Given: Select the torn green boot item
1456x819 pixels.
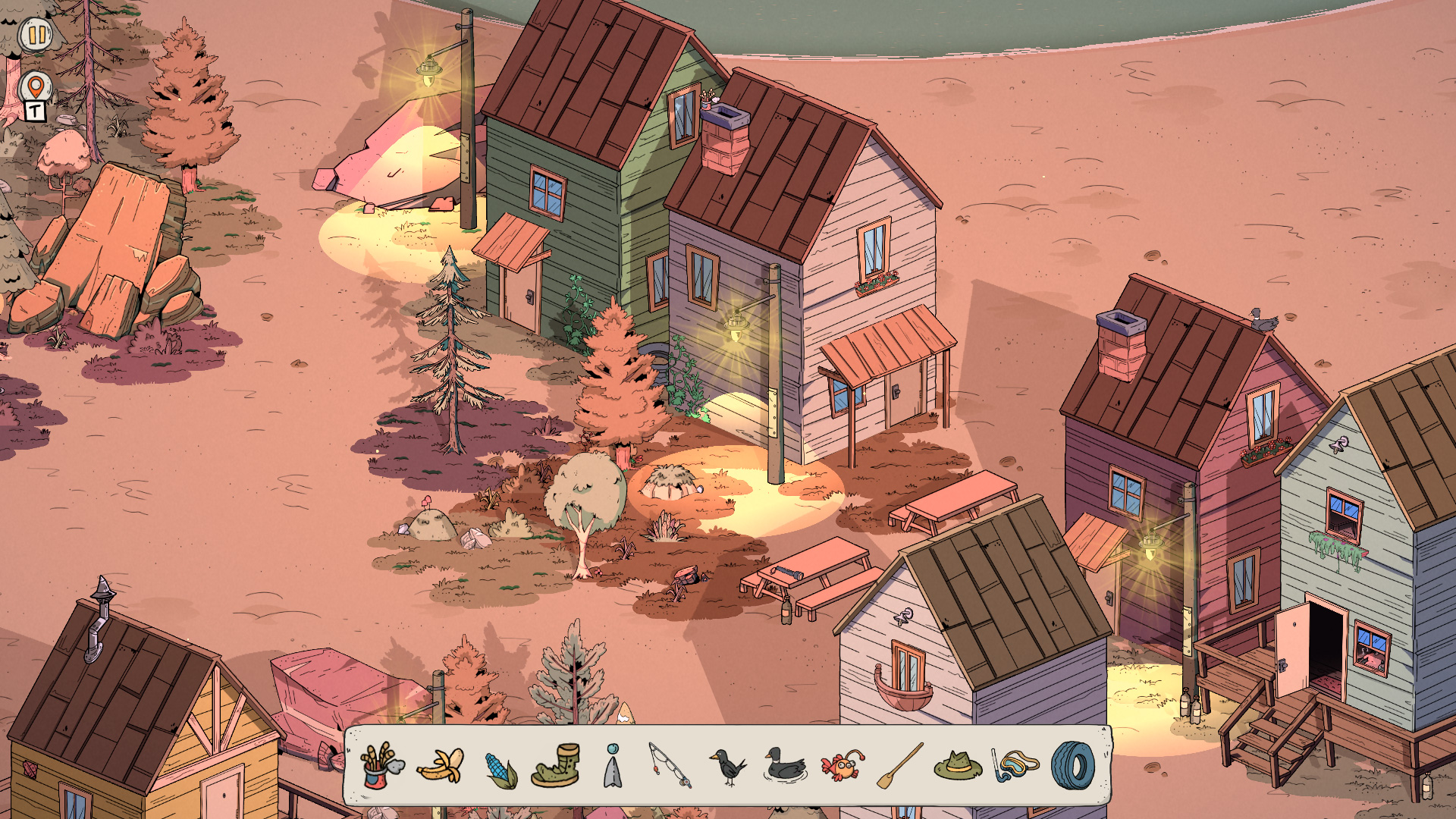Looking at the screenshot, I should (x=557, y=766).
